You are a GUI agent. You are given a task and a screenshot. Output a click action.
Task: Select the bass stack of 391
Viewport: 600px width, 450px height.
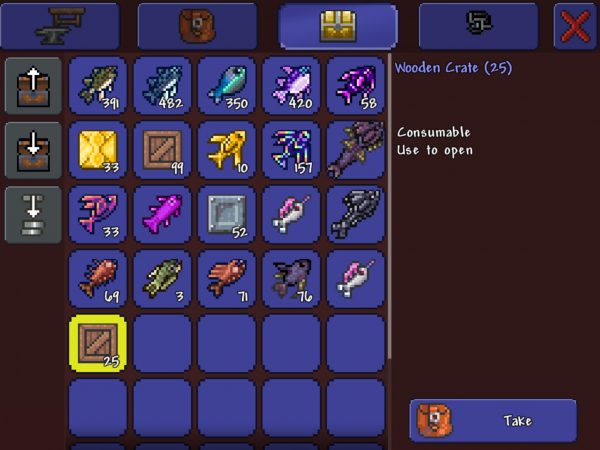[99, 85]
